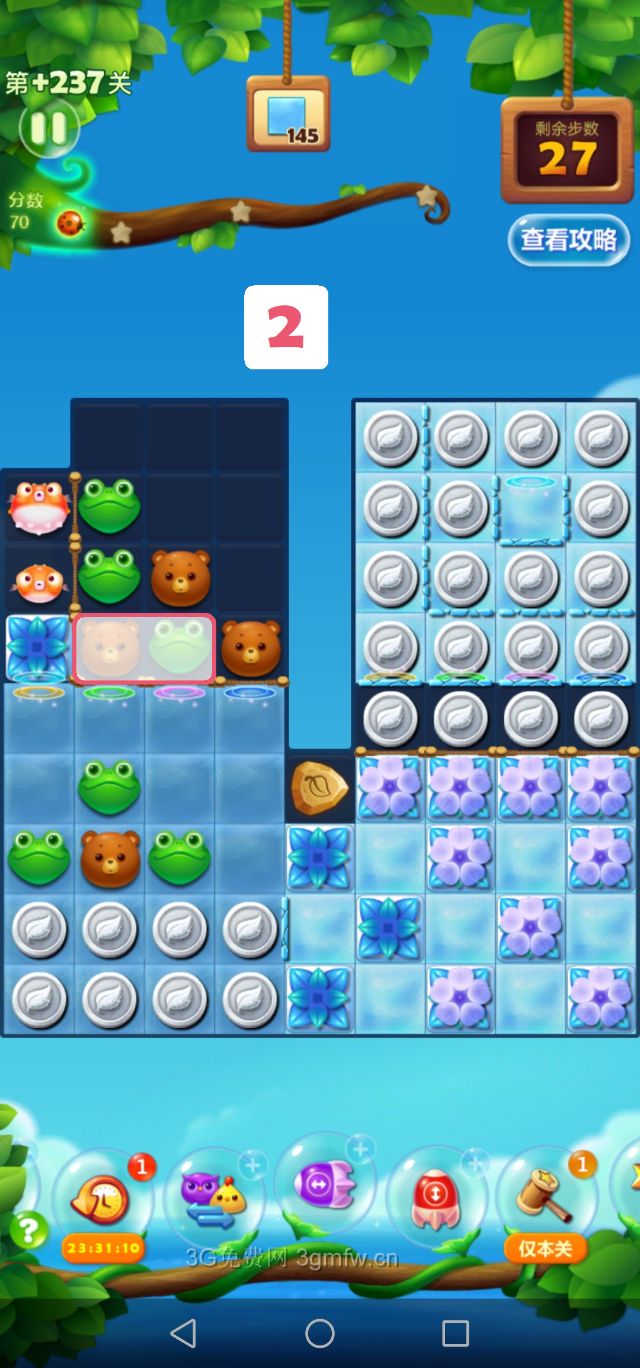Use the purple horizontal rocket booster
The width and height of the screenshot is (640, 1368).
click(323, 1185)
